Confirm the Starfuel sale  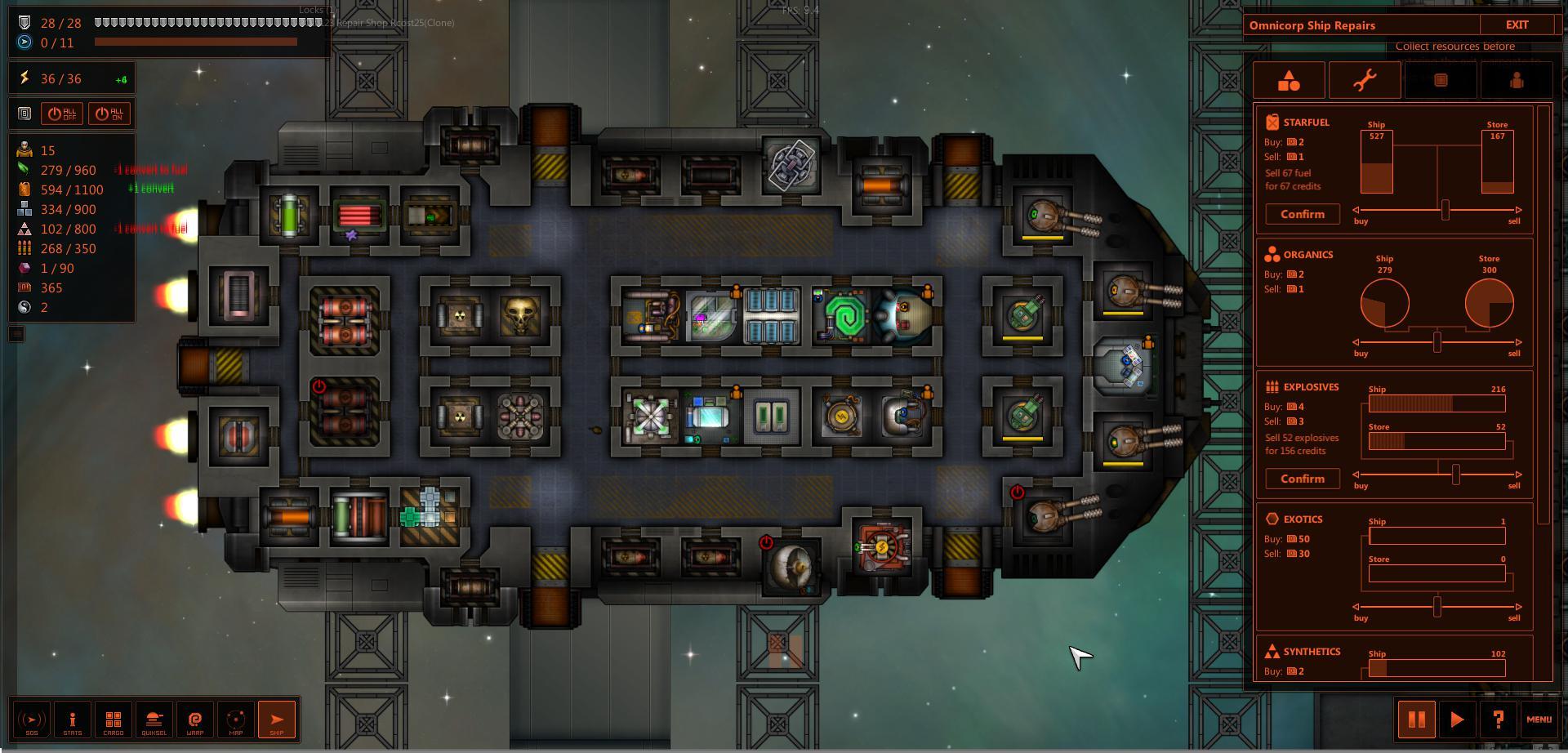tap(1302, 214)
